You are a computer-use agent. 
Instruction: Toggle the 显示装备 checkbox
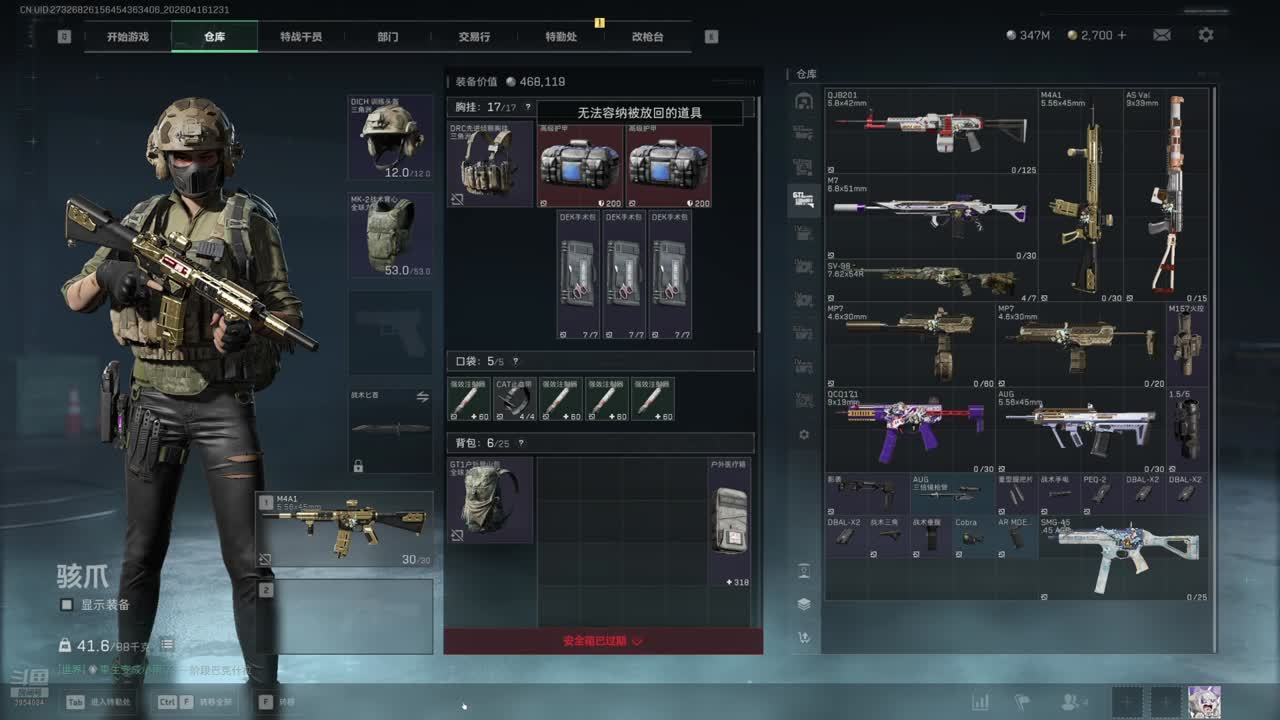[67, 605]
